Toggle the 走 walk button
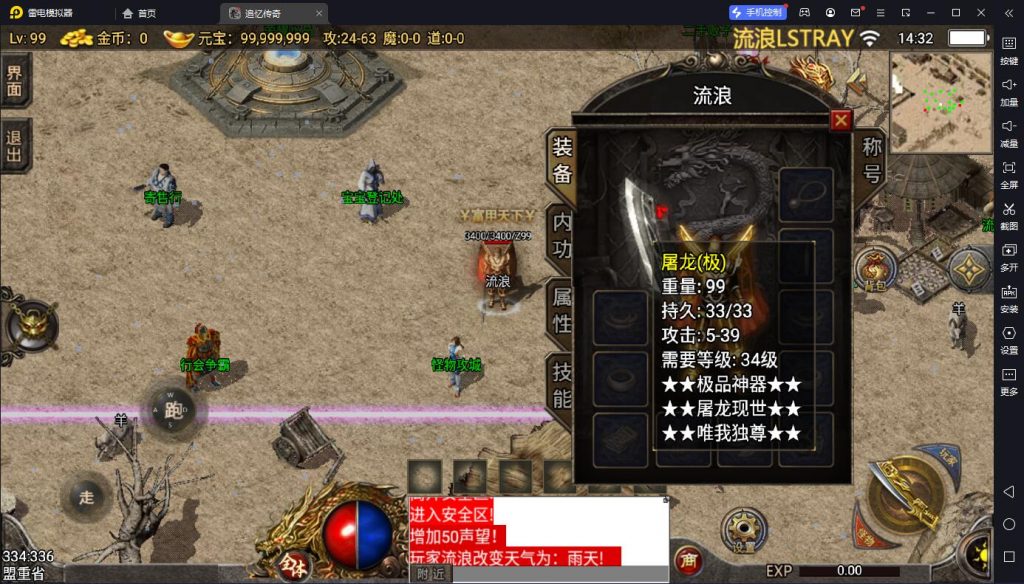 click(86, 497)
